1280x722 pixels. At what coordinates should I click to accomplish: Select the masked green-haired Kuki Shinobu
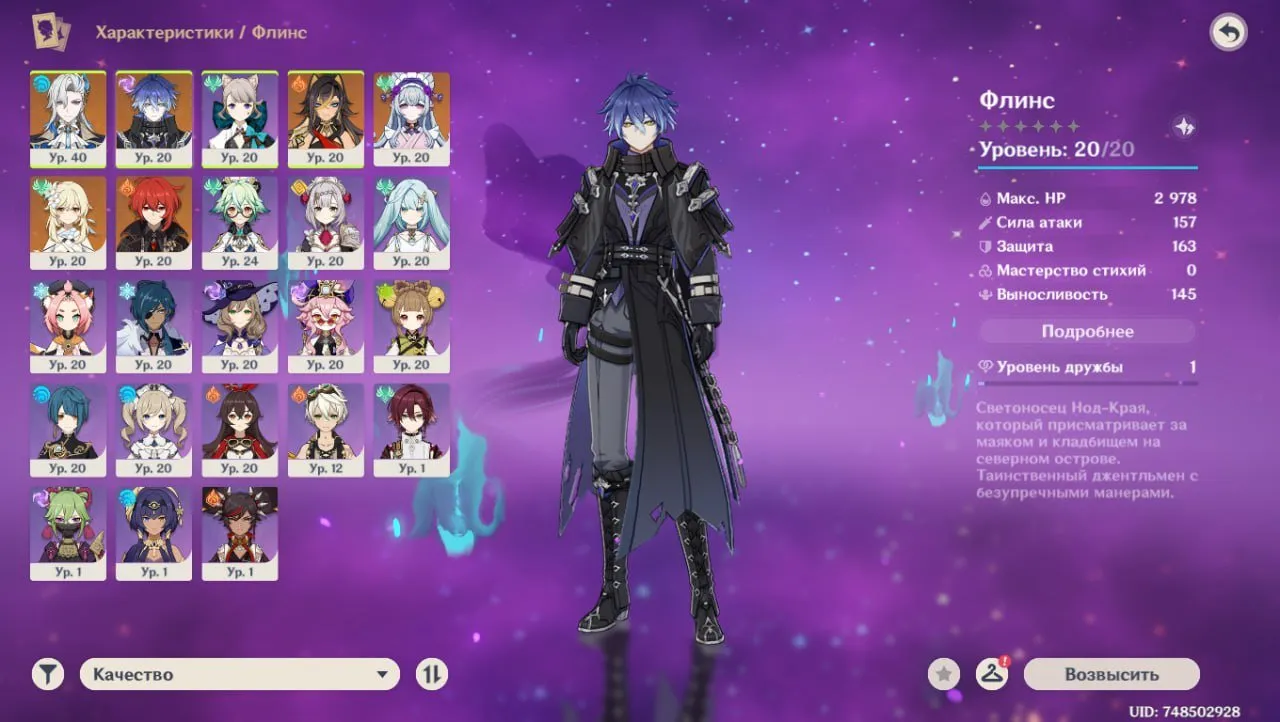pos(68,534)
